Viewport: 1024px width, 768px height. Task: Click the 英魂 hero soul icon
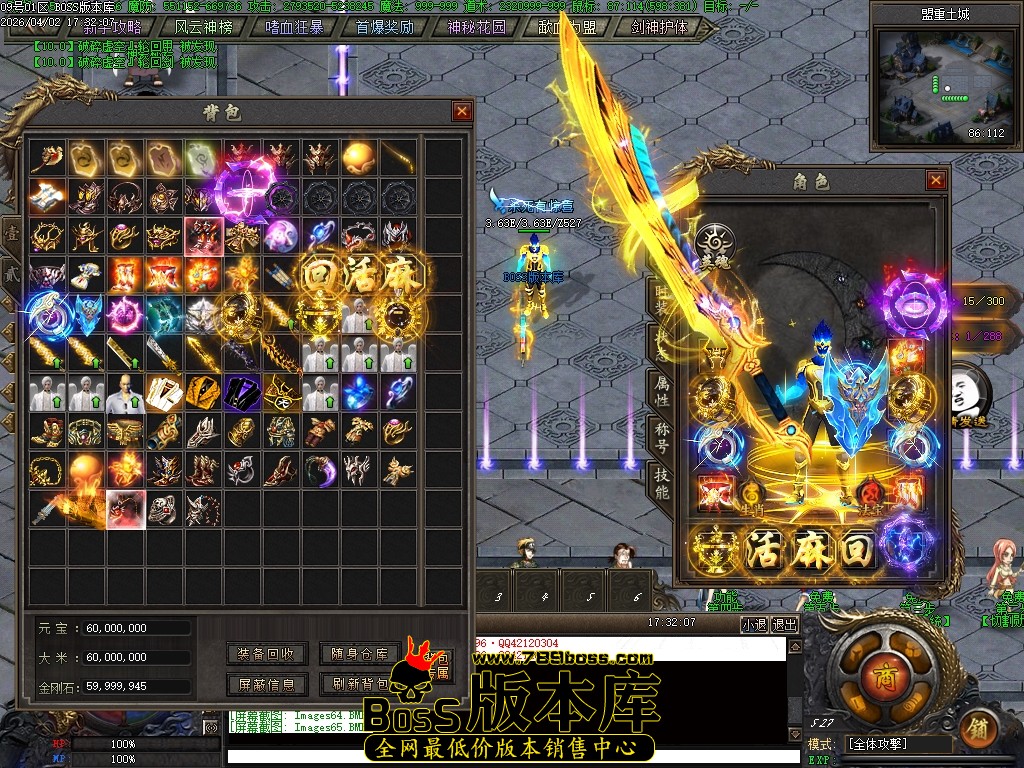pos(715,242)
